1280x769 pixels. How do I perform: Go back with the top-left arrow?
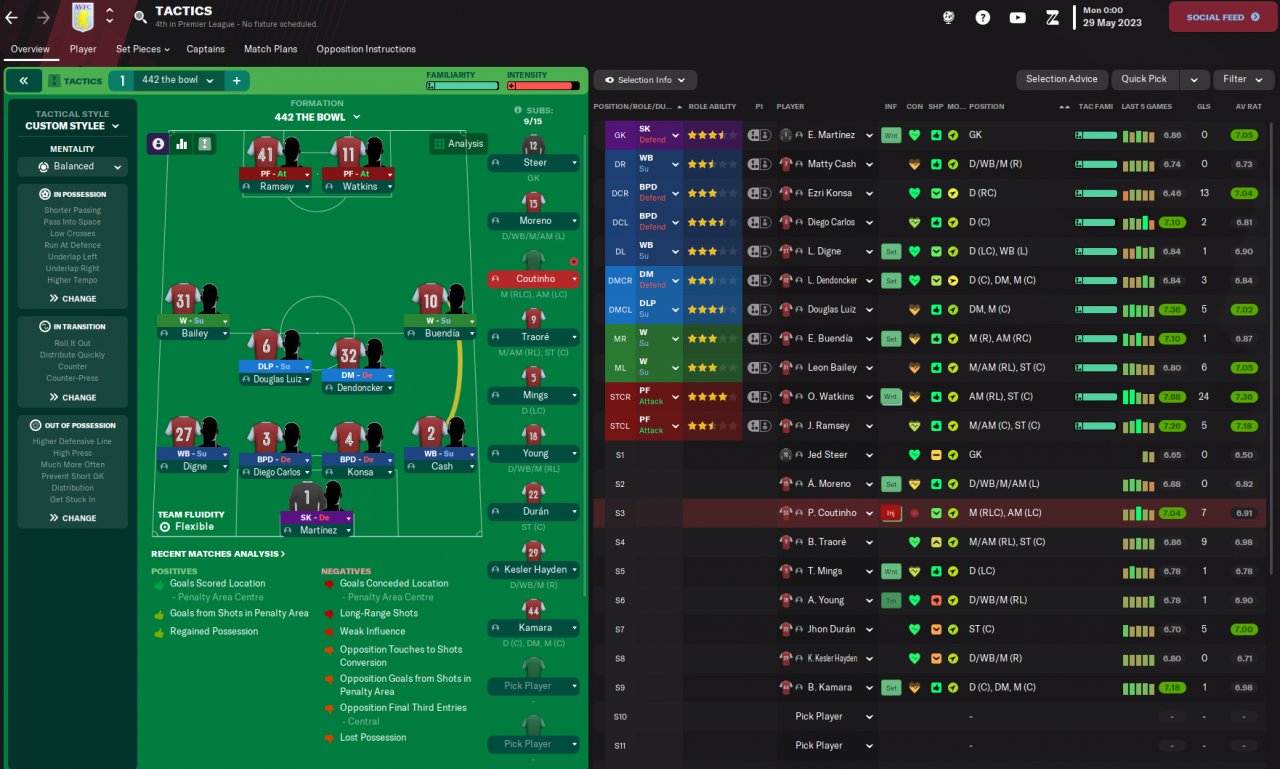point(12,17)
